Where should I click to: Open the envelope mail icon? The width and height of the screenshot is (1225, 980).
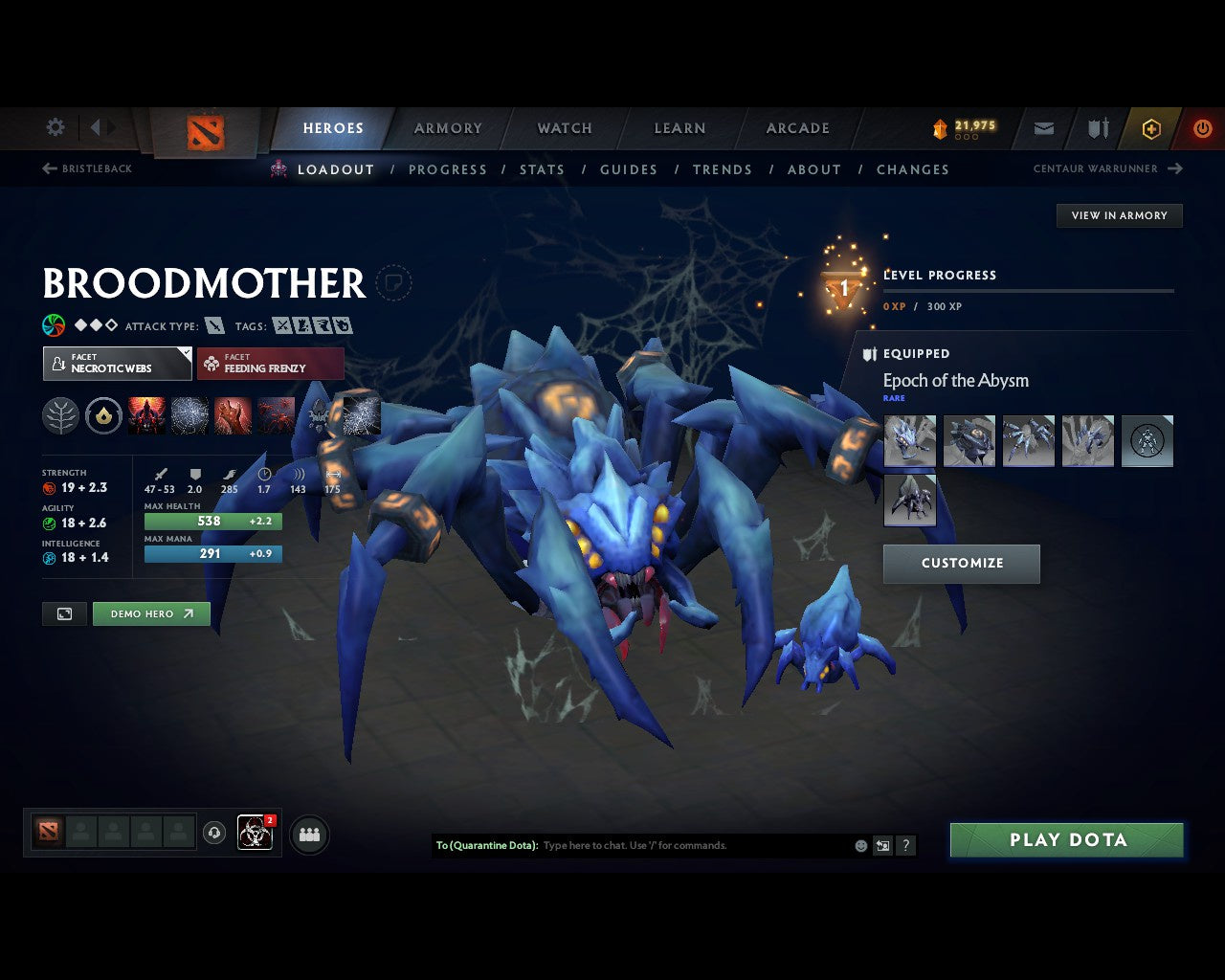[1043, 128]
